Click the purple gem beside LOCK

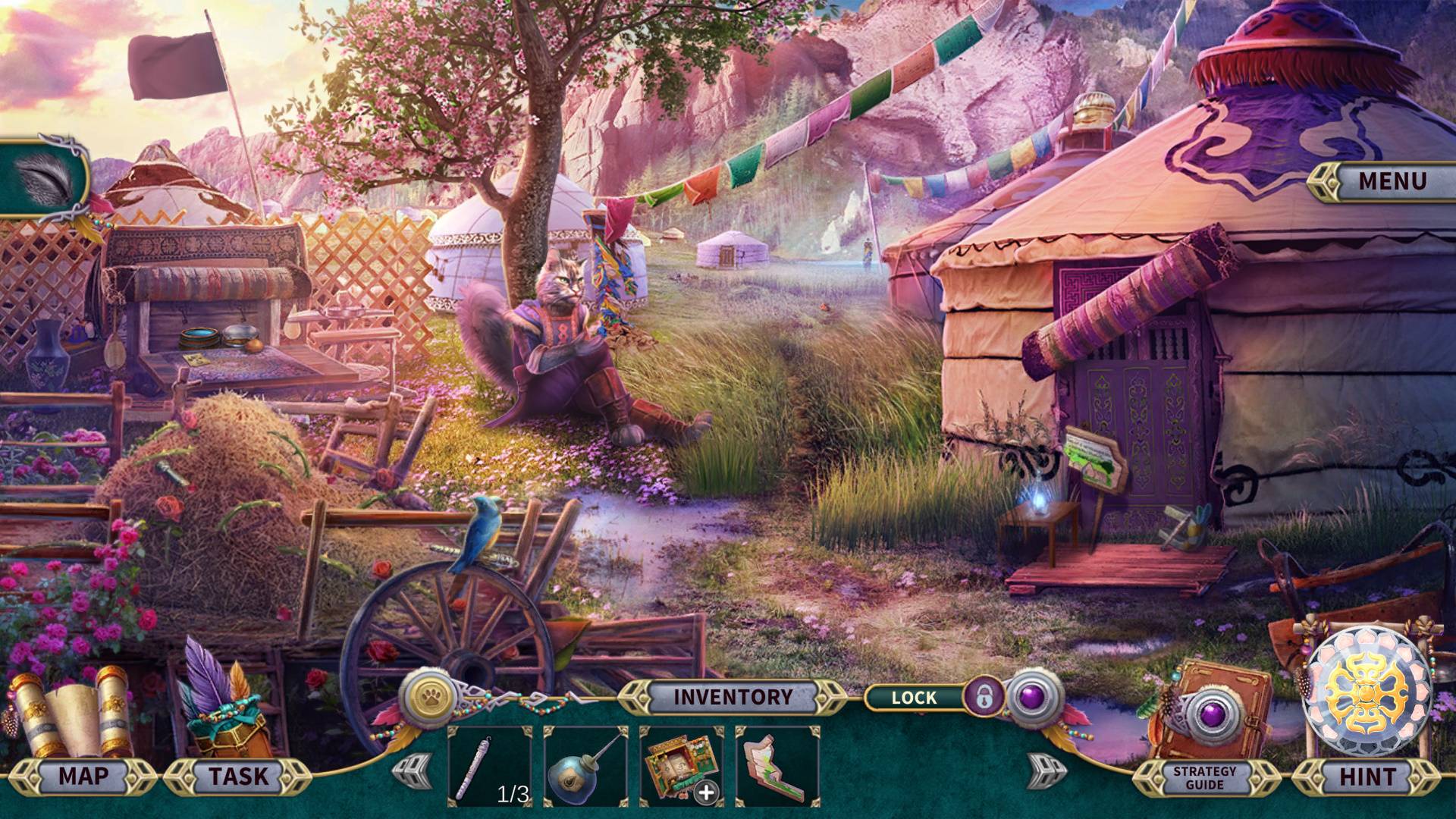pyautogui.click(x=1031, y=695)
